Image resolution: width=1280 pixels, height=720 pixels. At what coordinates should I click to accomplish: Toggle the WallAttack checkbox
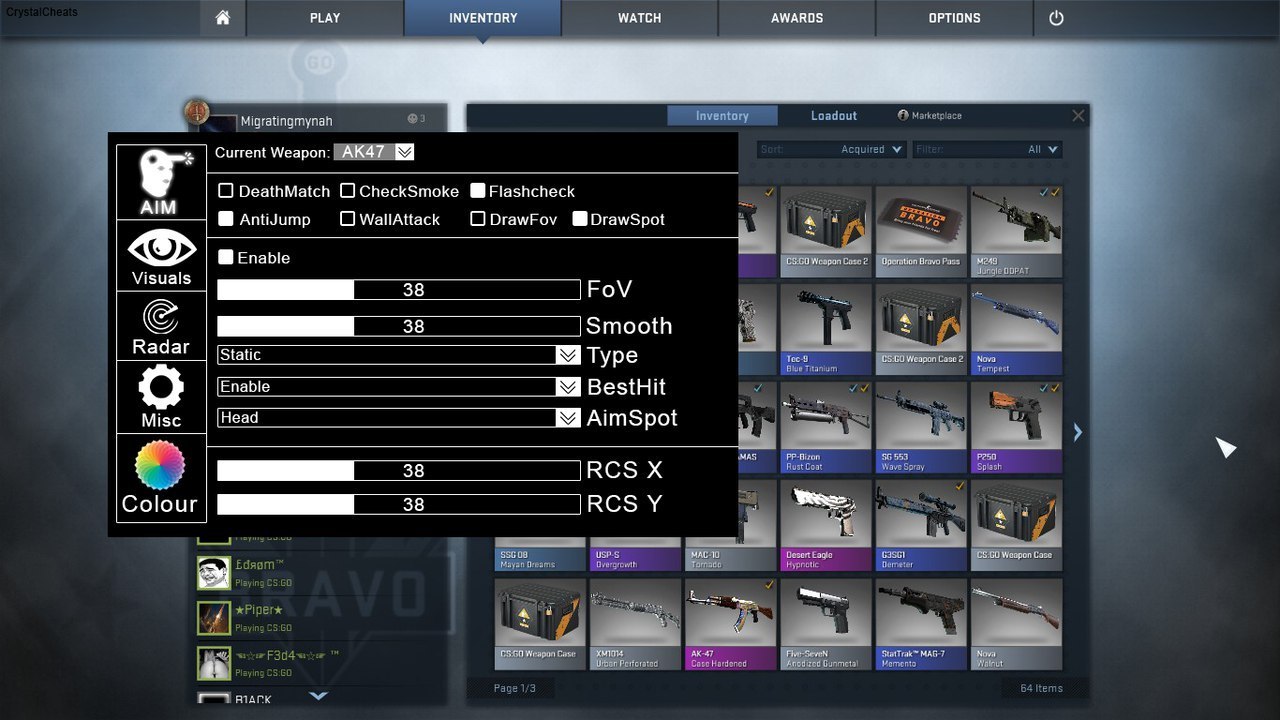point(347,219)
